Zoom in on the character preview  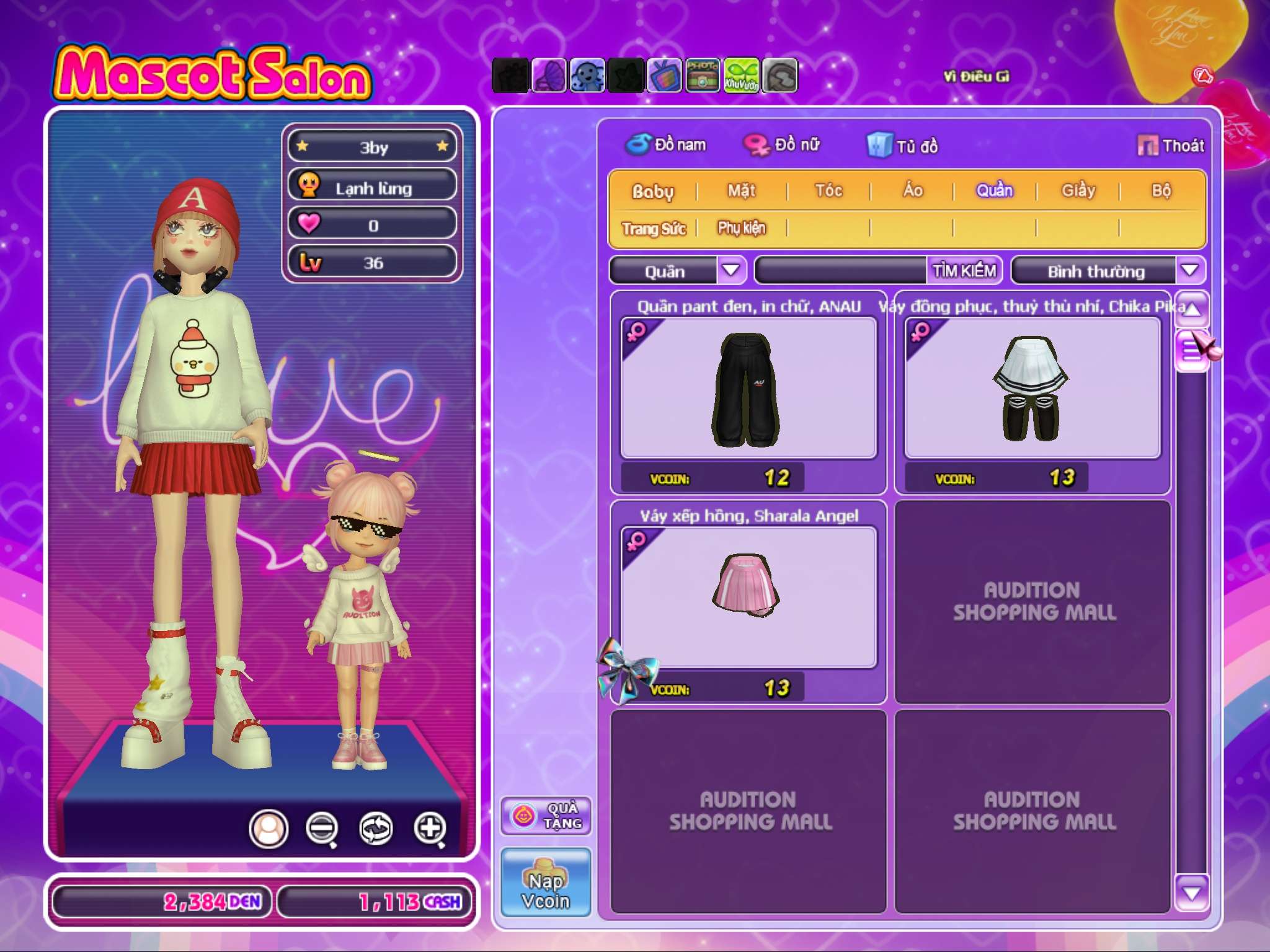tap(430, 828)
